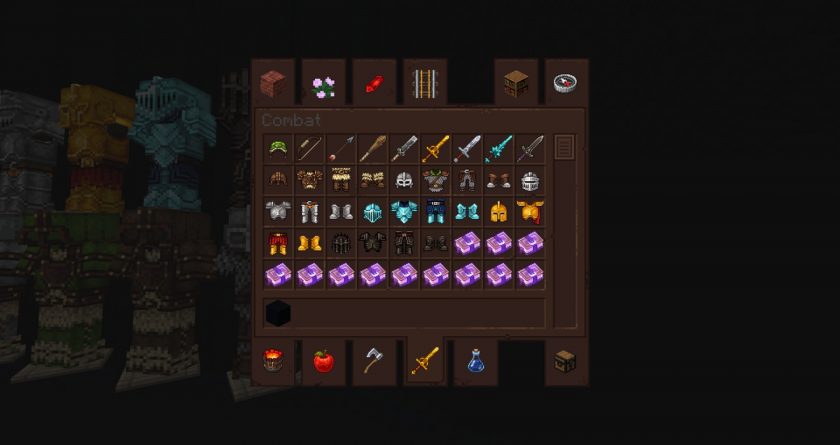Click the inventory scrollbar handle
This screenshot has width=840, height=445.
click(564, 148)
